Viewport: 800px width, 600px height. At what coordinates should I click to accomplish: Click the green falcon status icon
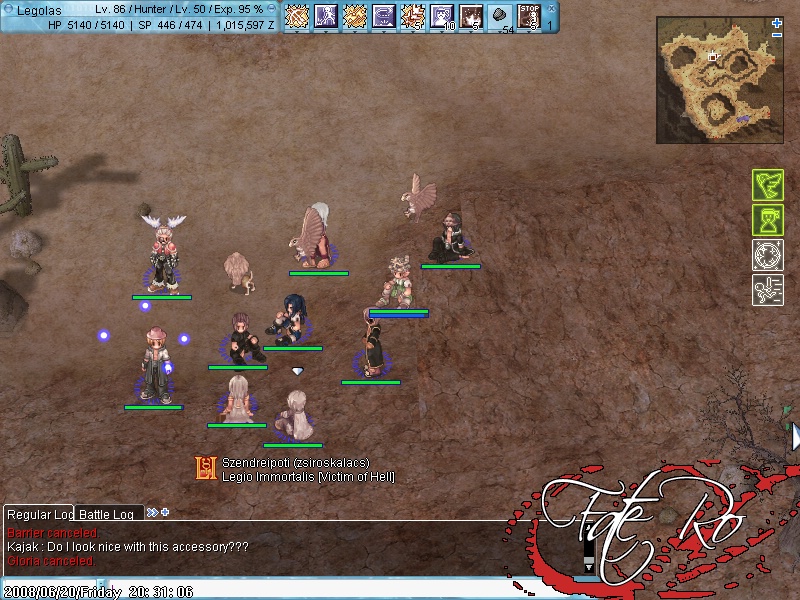pos(767,185)
